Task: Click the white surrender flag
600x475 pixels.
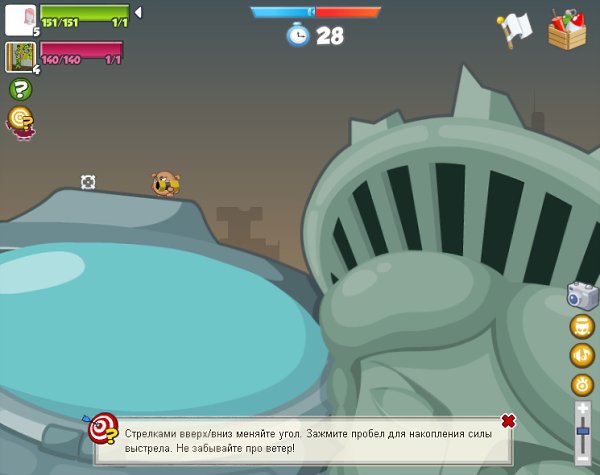Action: point(515,30)
